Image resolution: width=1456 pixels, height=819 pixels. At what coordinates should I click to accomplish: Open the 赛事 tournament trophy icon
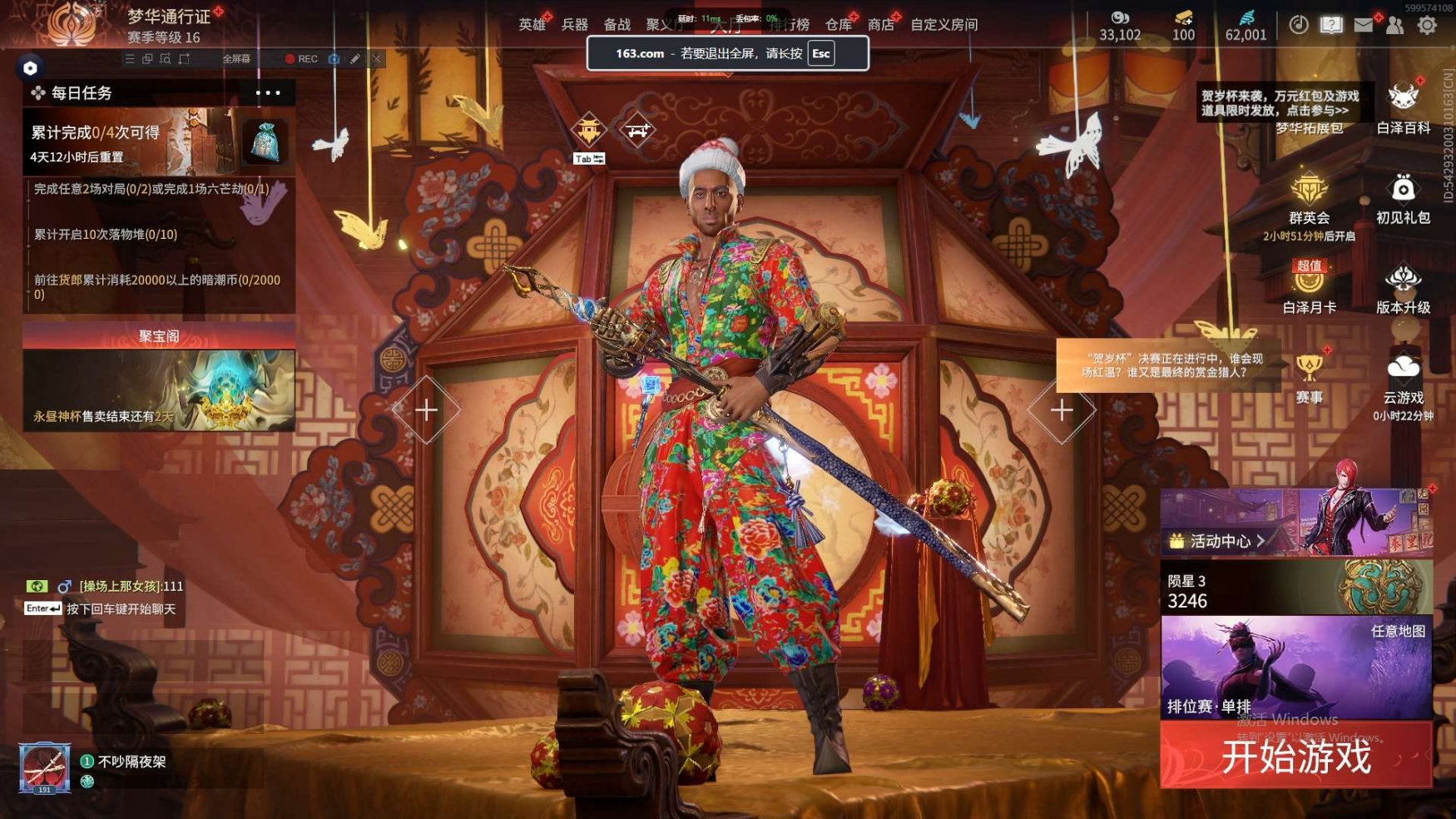coord(1309,378)
